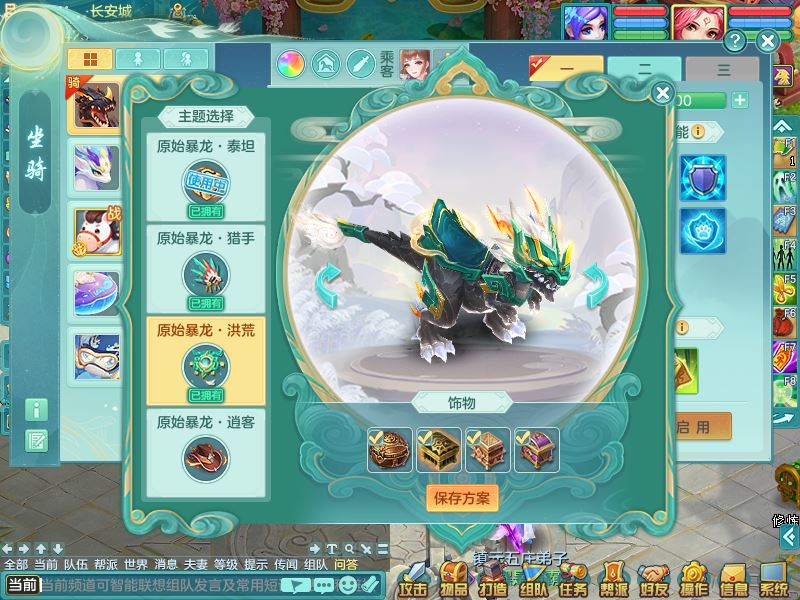The width and height of the screenshot is (800, 600).
Task: Rotate the mount preview with the left arrow
Action: coord(326,287)
